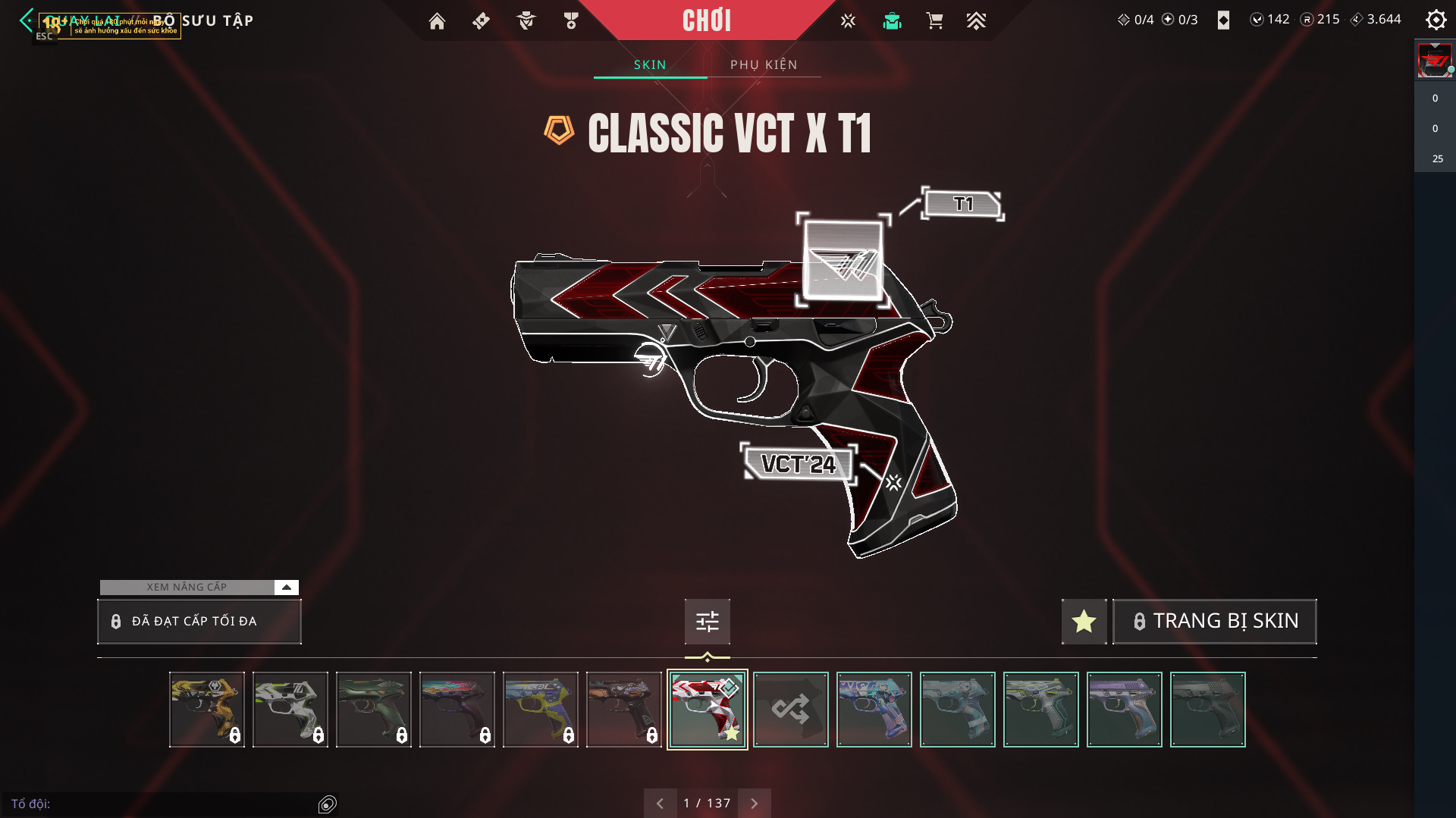Equip skin with Trang Bị Skin button
This screenshot has height=818, width=1456.
click(1215, 621)
